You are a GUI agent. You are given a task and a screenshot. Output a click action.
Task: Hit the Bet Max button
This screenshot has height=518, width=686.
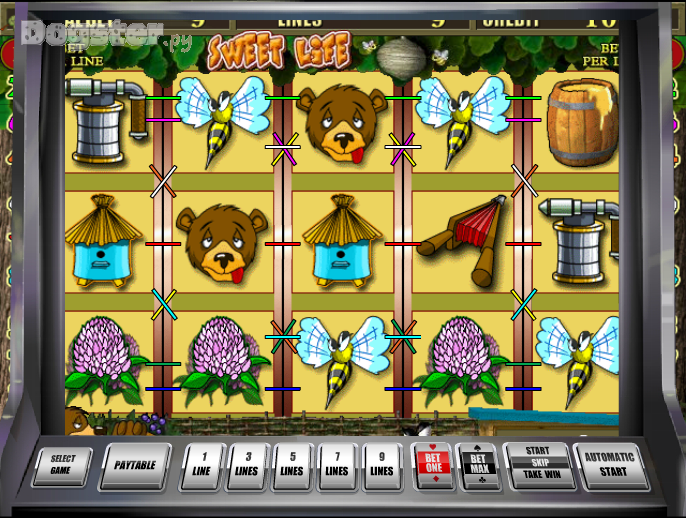[476, 465]
